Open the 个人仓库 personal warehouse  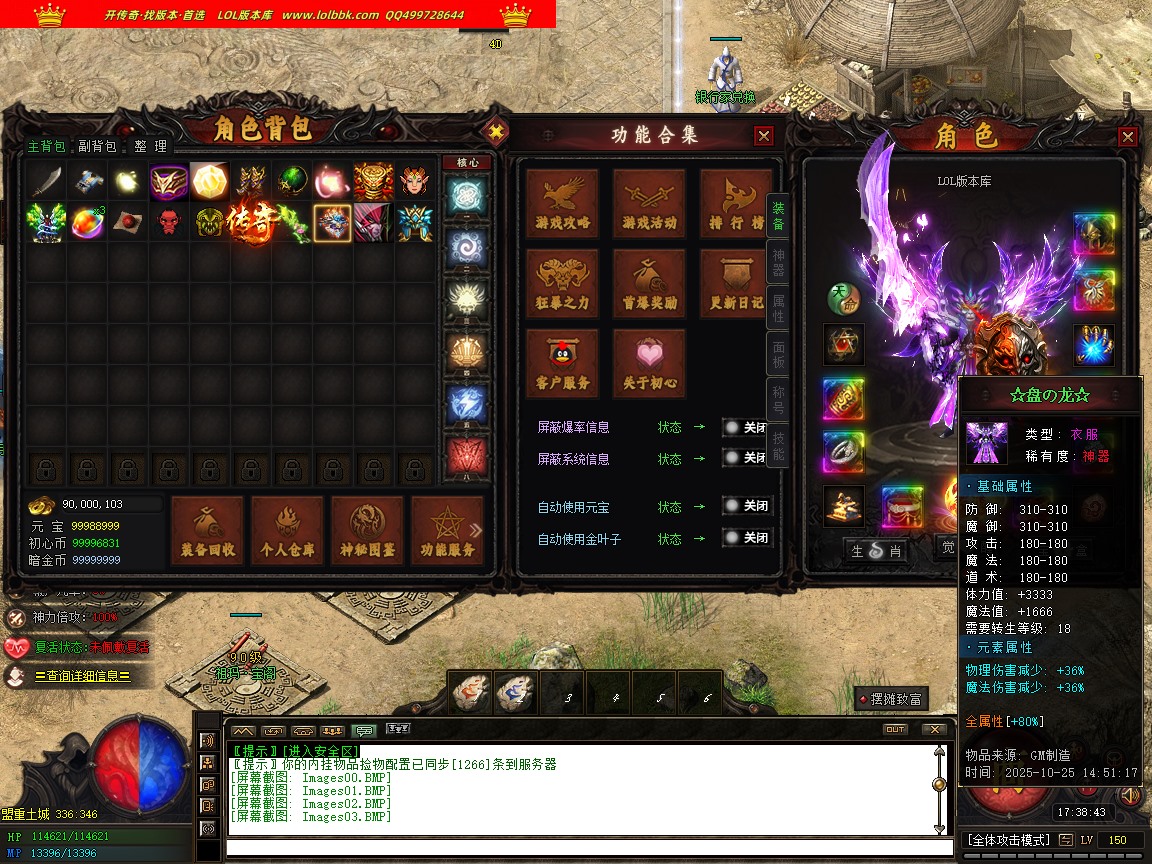[x=288, y=529]
